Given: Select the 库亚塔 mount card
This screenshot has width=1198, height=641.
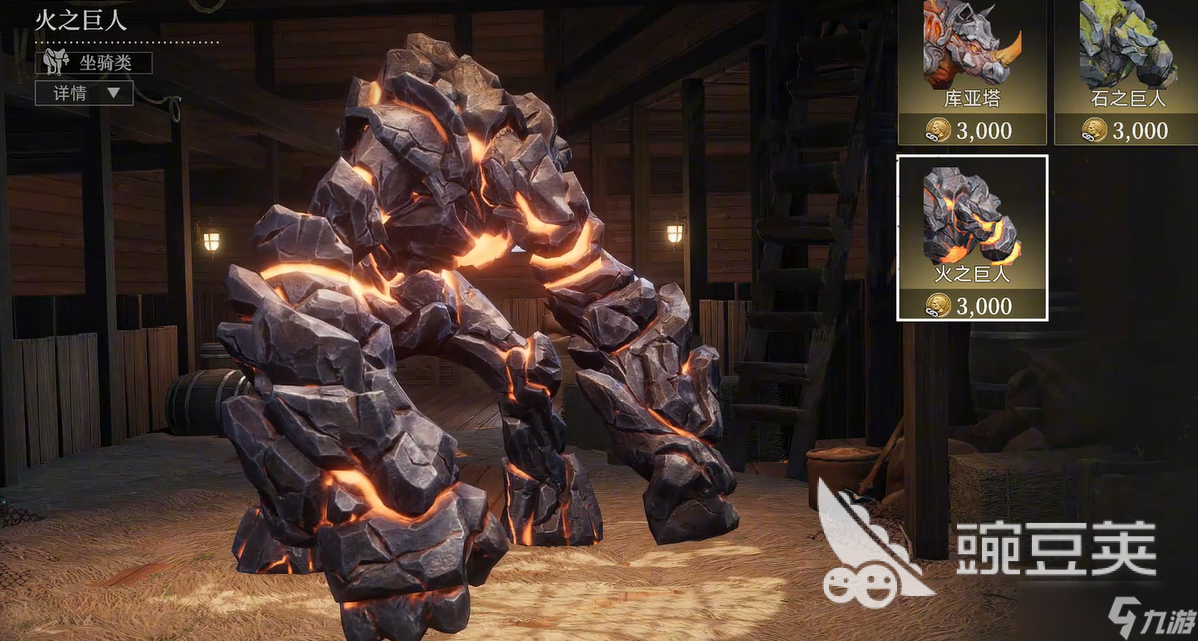Looking at the screenshot, I should click(971, 71).
